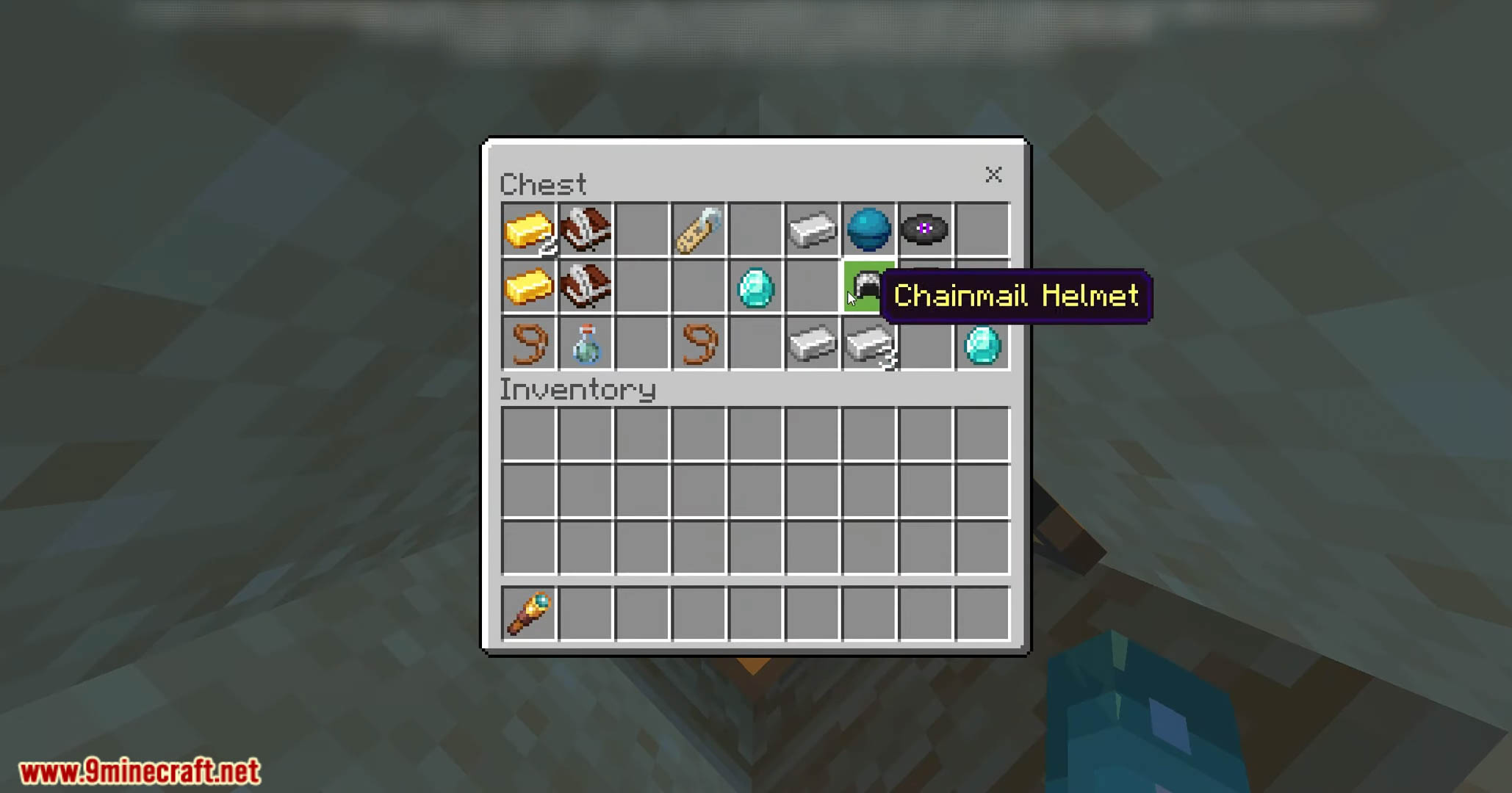1512x793 pixels.
Task: Select the spyglass in the hotbar
Action: point(529,614)
